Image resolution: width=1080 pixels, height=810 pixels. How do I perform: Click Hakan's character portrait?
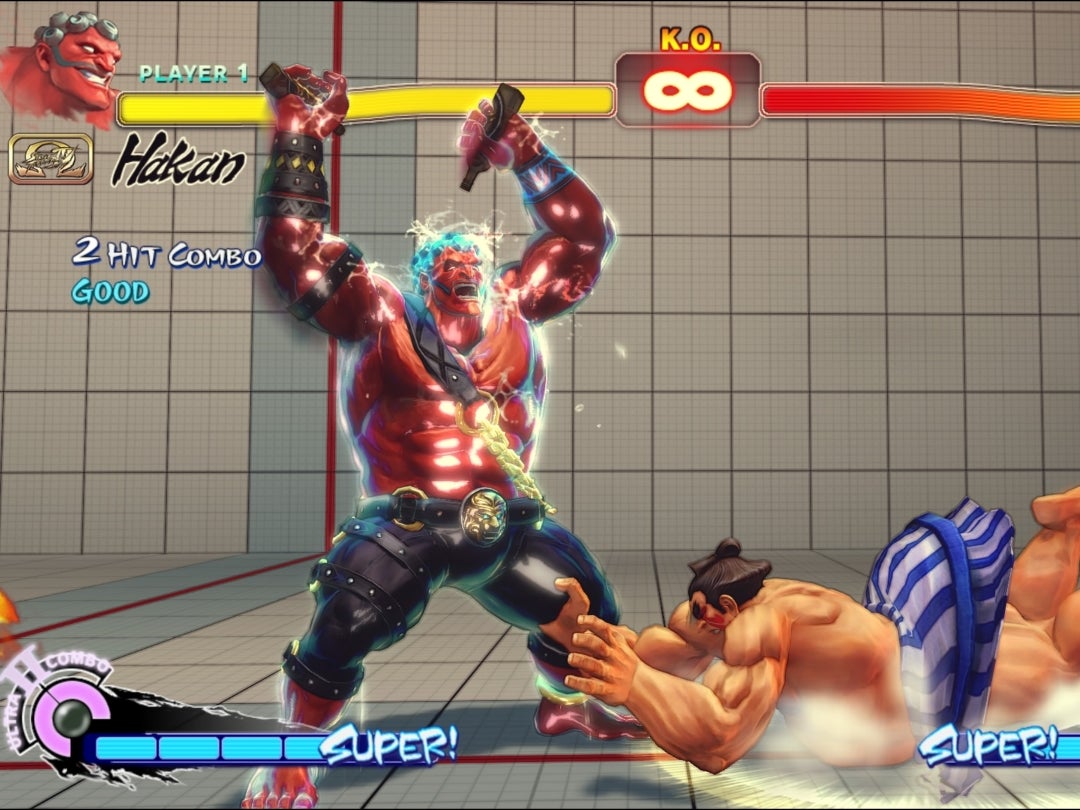68,65
